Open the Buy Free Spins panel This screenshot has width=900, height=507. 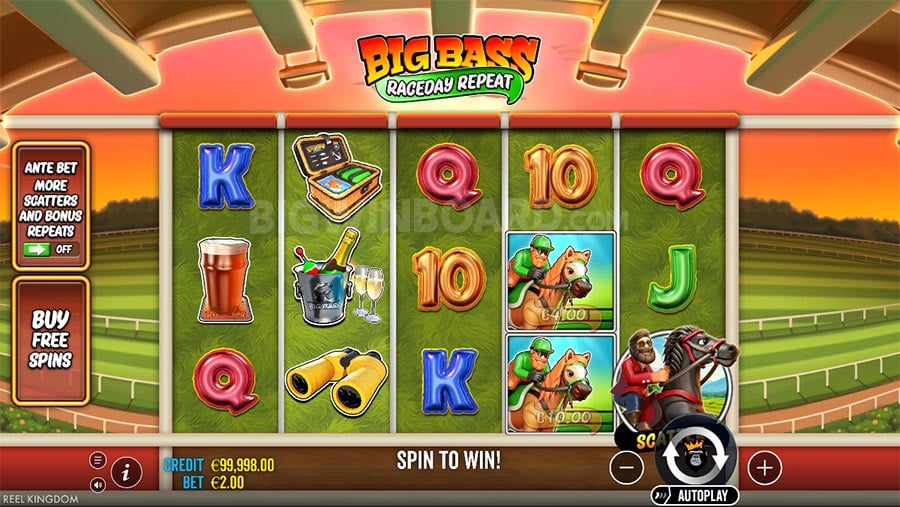point(50,339)
